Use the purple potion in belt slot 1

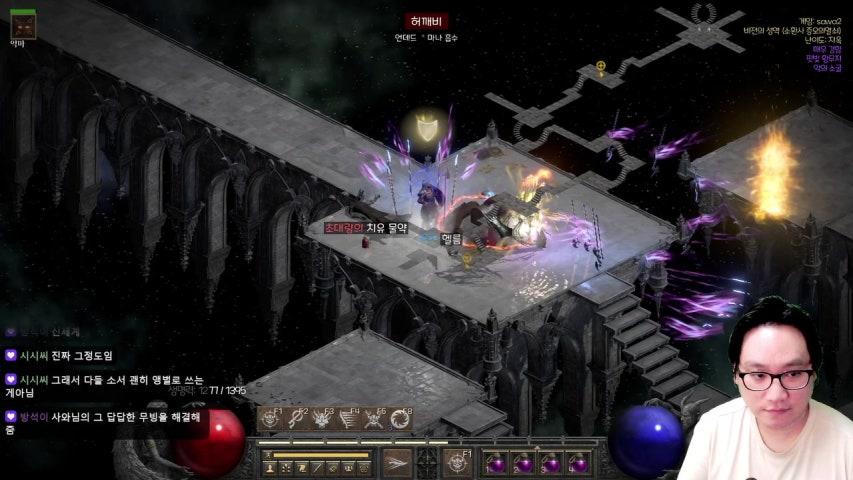(496, 463)
